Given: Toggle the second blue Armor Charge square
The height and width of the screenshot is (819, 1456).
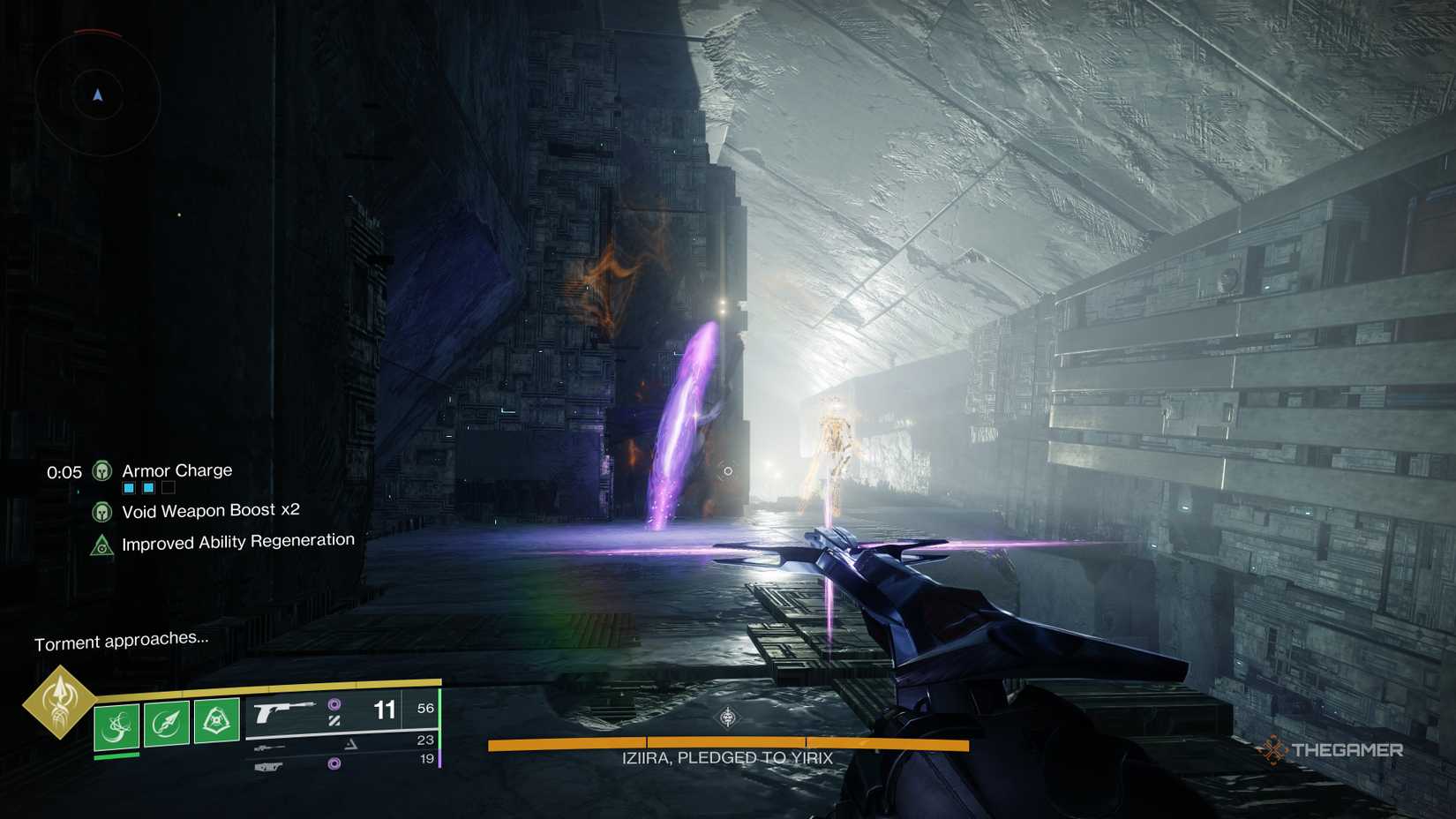Looking at the screenshot, I should coord(148,486).
